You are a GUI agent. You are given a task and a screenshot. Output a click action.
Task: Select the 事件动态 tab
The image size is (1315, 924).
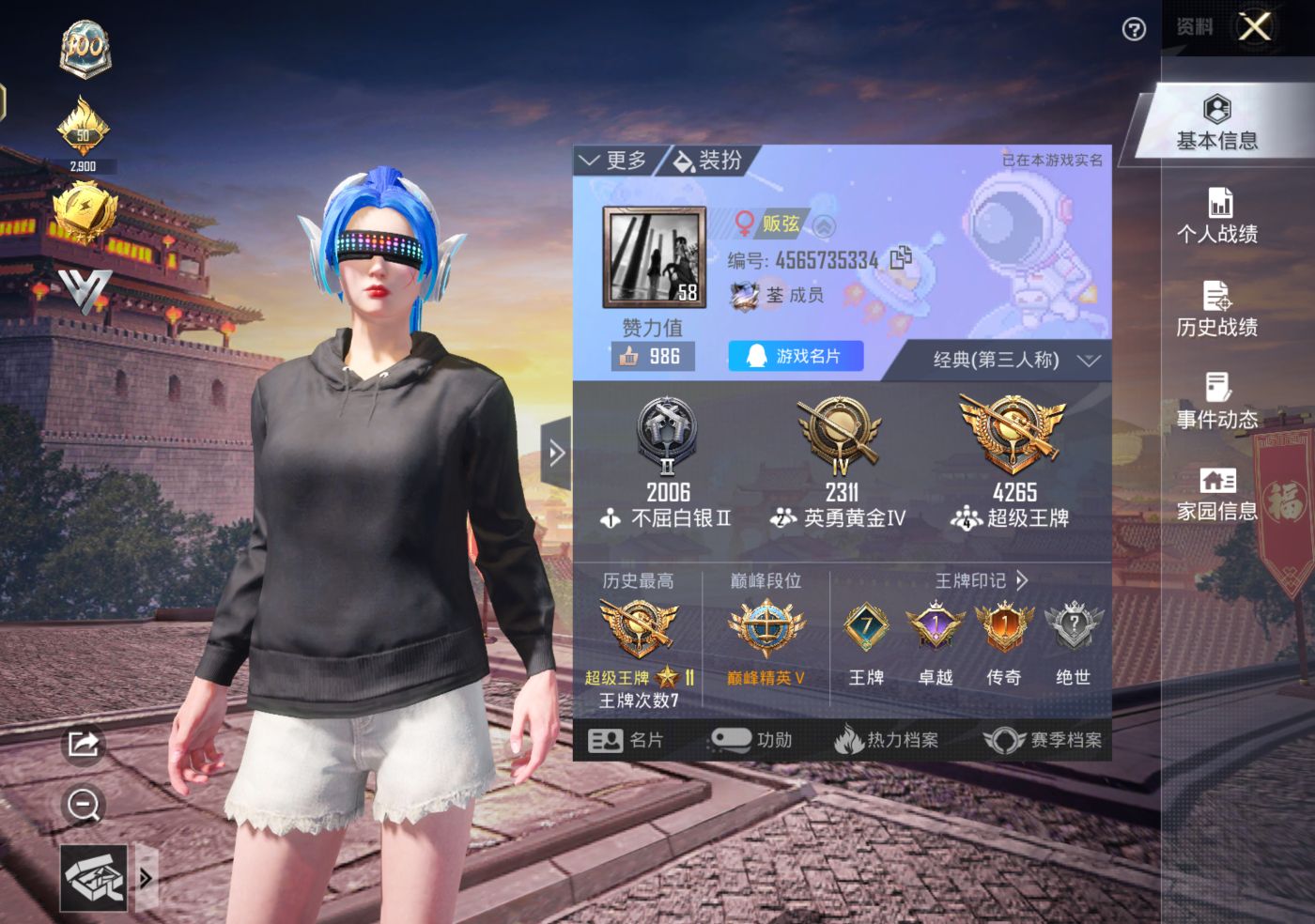(1217, 401)
